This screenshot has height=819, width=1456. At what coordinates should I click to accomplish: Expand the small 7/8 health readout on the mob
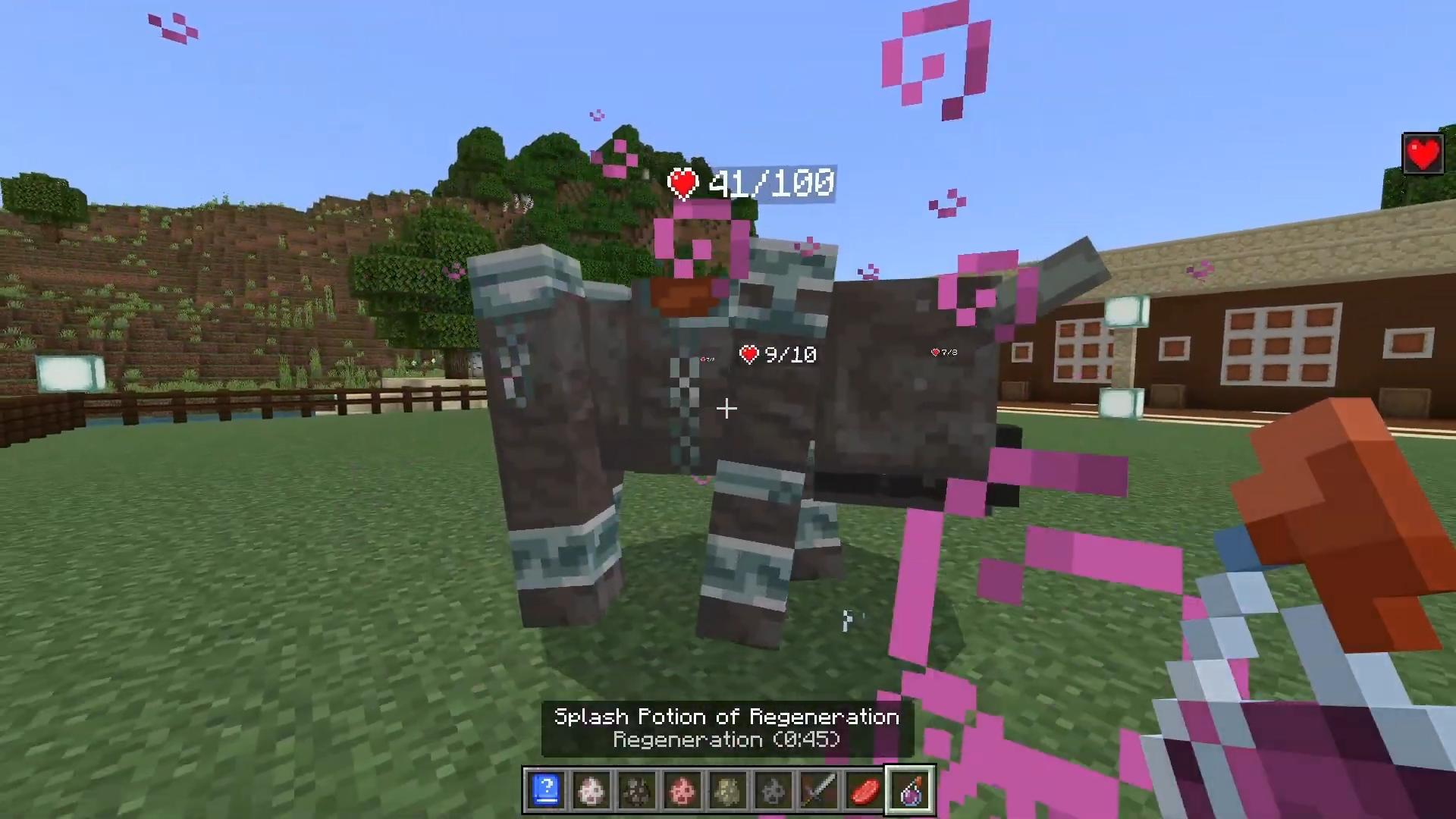coord(943,351)
